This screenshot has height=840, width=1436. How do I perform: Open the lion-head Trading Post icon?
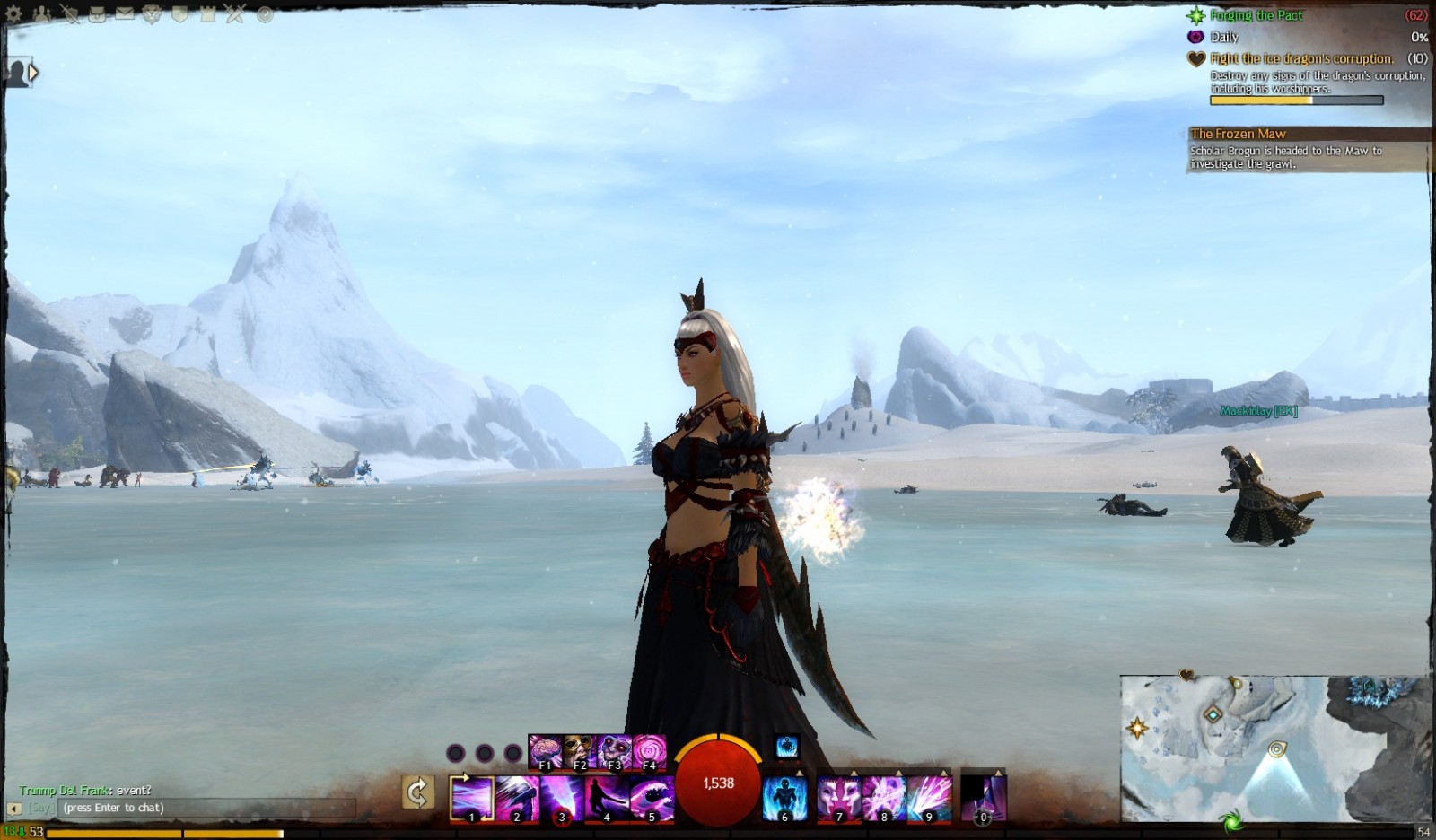[152, 14]
